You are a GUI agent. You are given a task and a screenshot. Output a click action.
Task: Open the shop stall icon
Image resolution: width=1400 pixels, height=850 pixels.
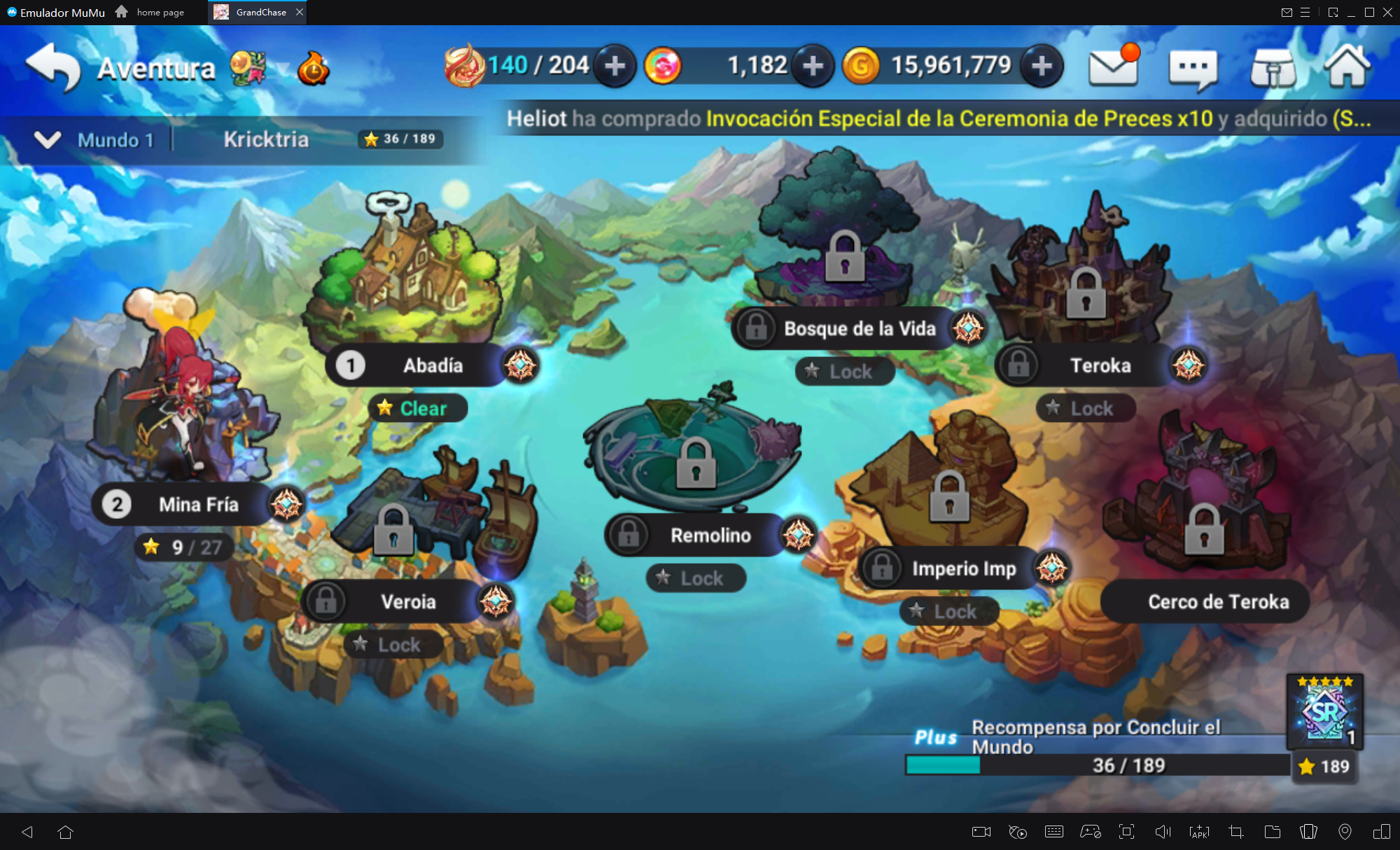tap(1273, 69)
